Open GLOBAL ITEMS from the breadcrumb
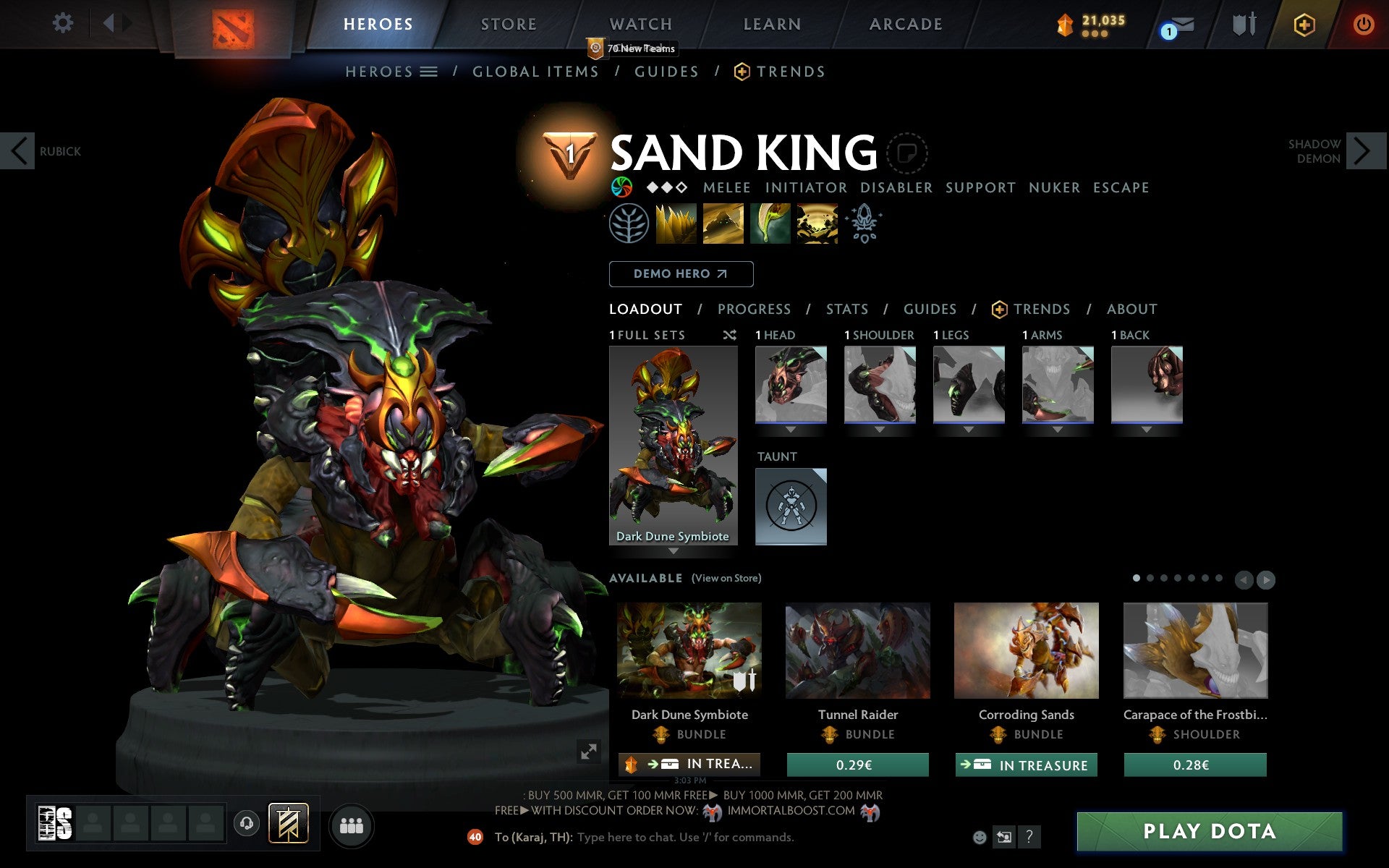The image size is (1389, 868). (535, 72)
